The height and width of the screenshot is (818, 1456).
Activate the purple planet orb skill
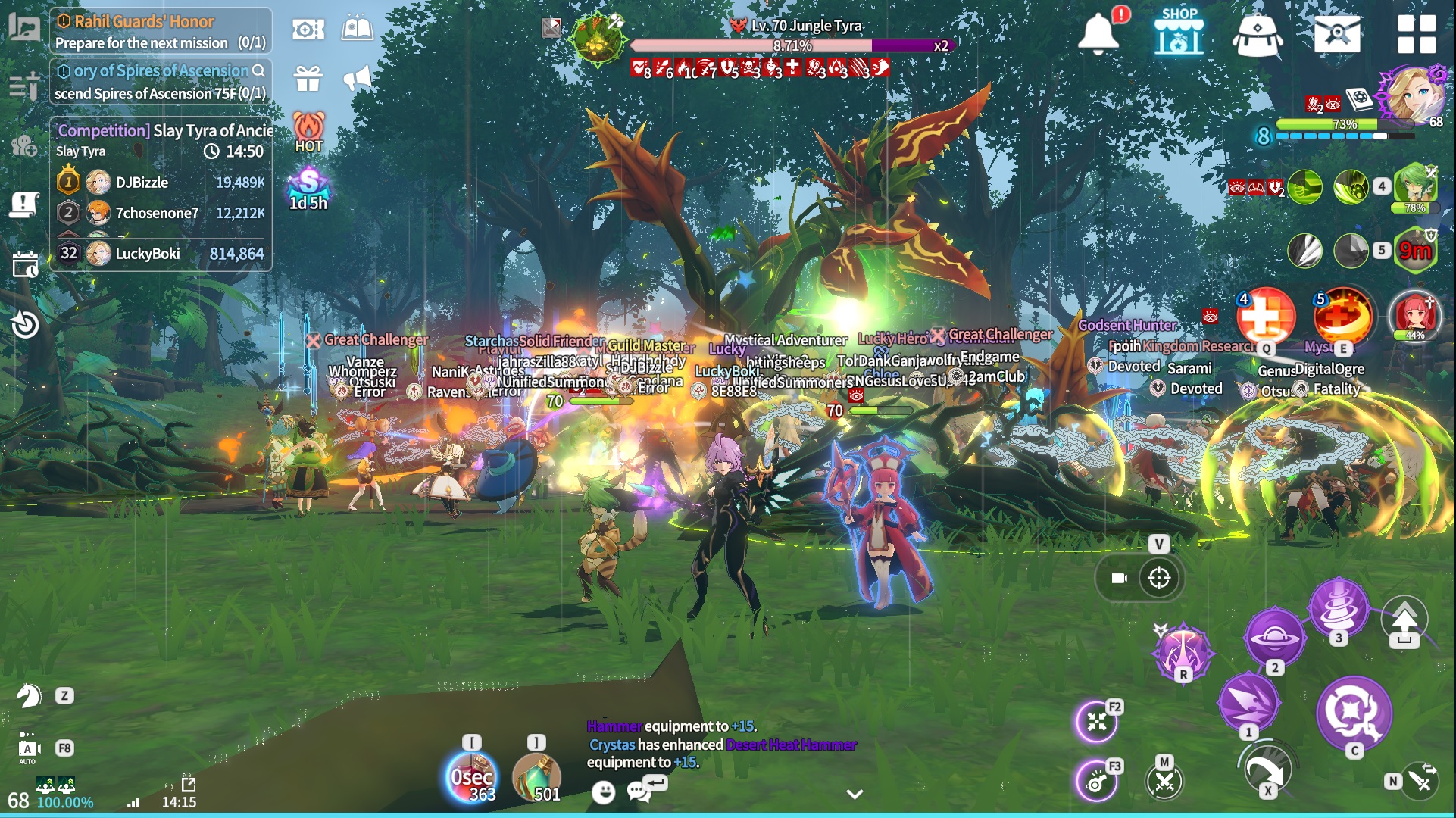coord(1274,637)
